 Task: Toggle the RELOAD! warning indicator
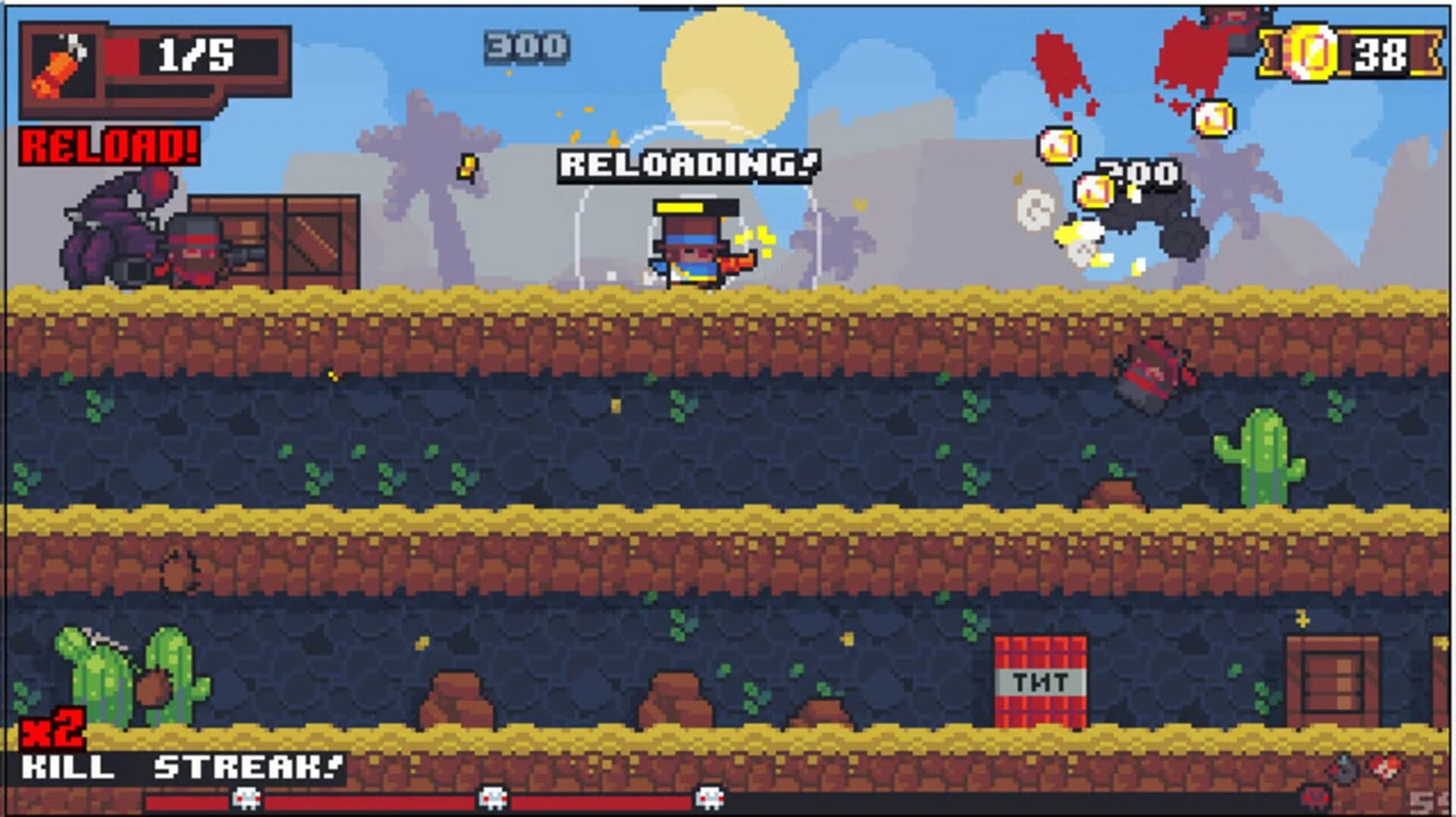pos(110,144)
